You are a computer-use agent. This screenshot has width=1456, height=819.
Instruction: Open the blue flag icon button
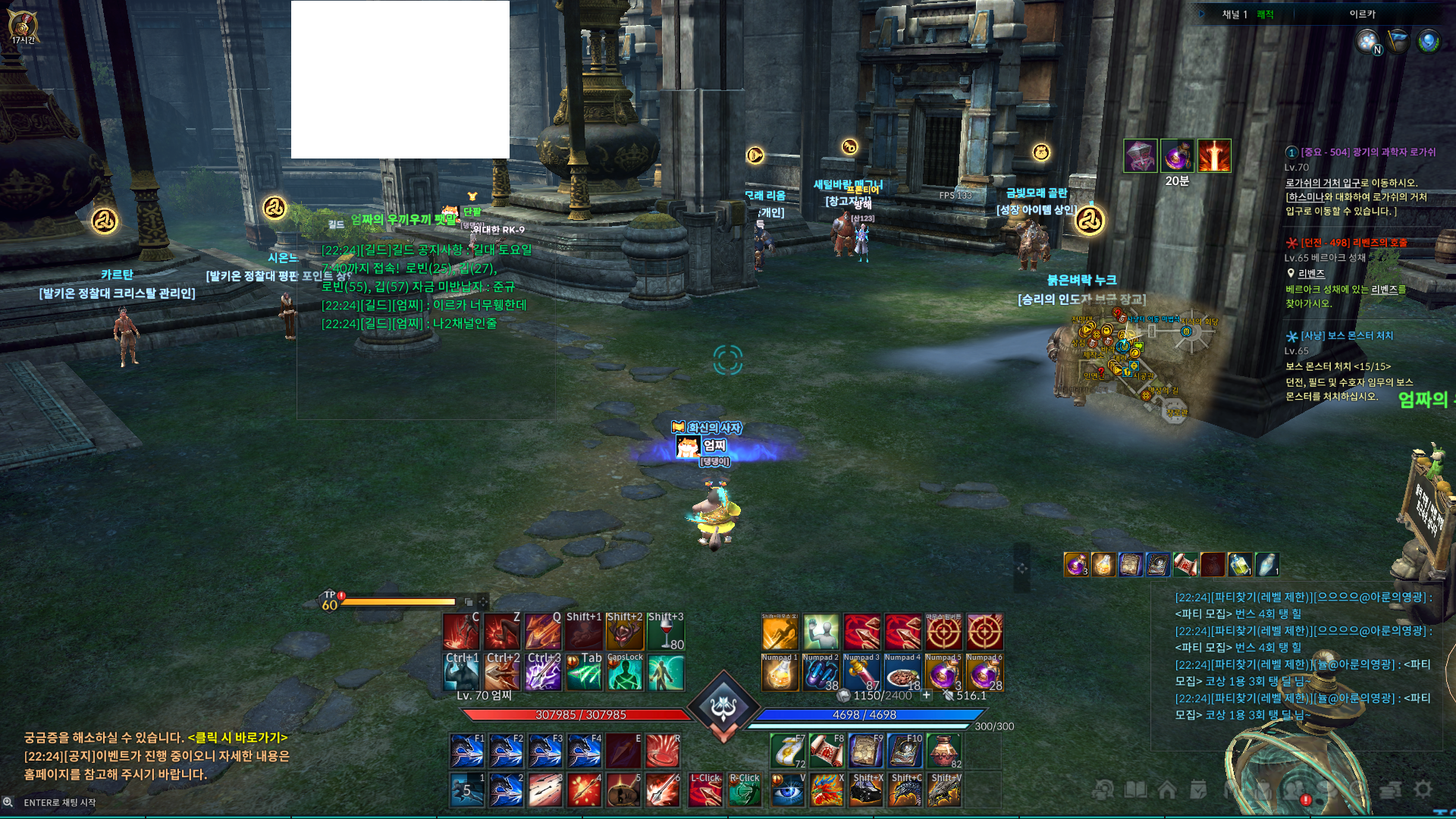[1398, 41]
